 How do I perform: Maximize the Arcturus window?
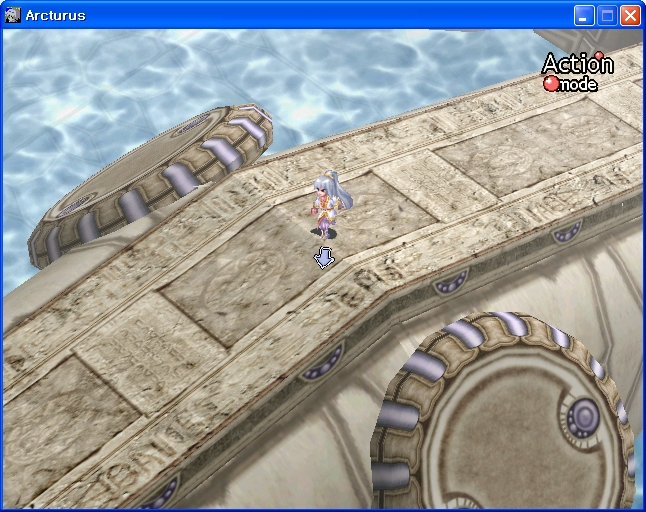[607, 15]
